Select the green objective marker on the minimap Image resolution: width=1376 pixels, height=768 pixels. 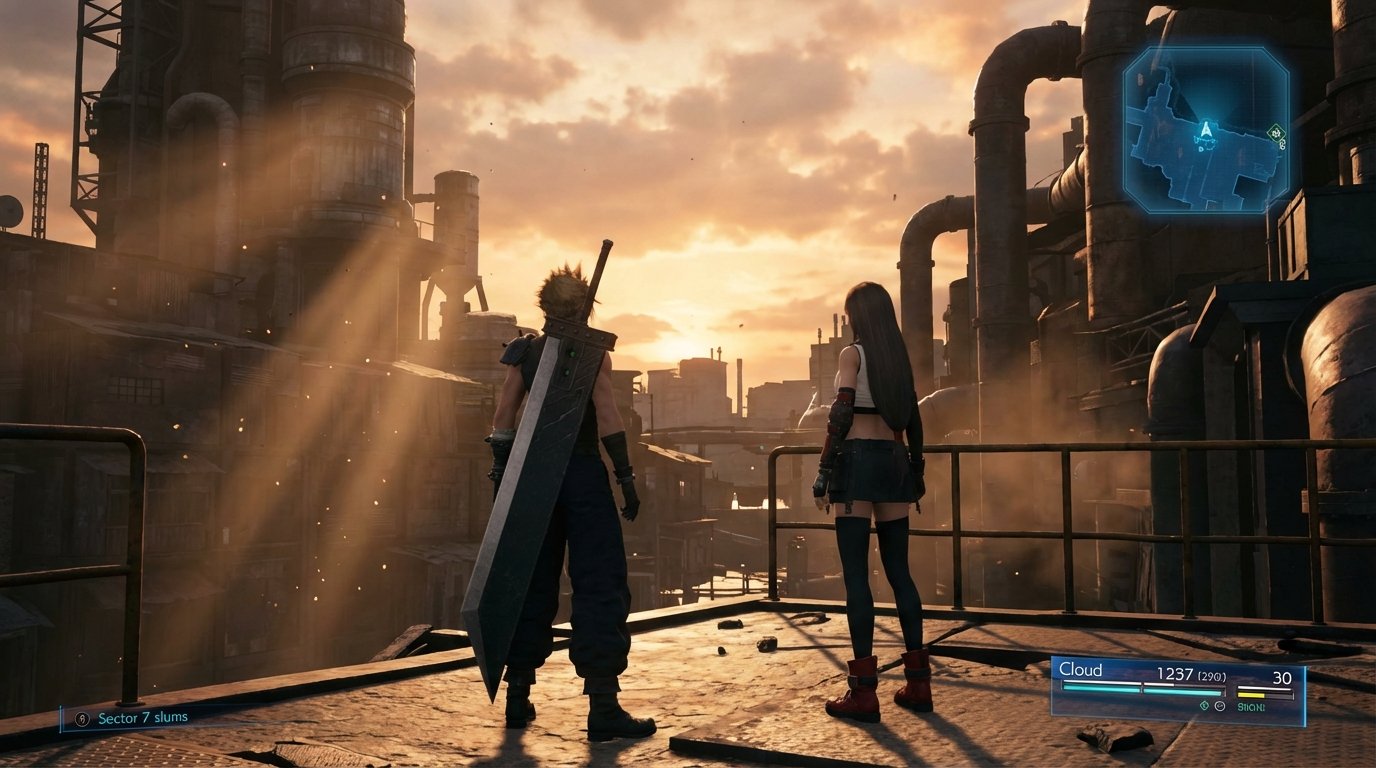pos(1277,131)
